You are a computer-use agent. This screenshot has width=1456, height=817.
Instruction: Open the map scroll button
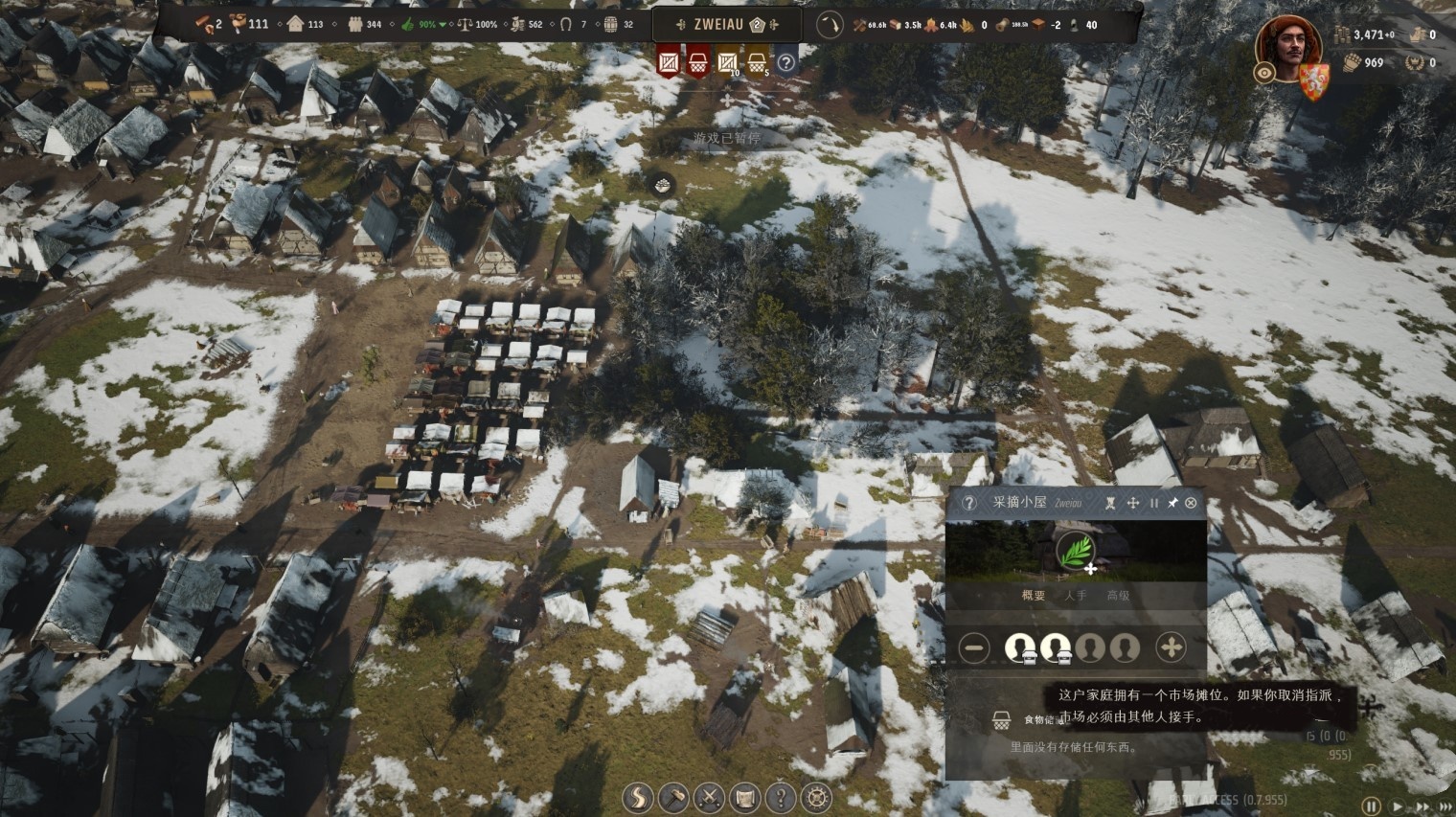744,797
